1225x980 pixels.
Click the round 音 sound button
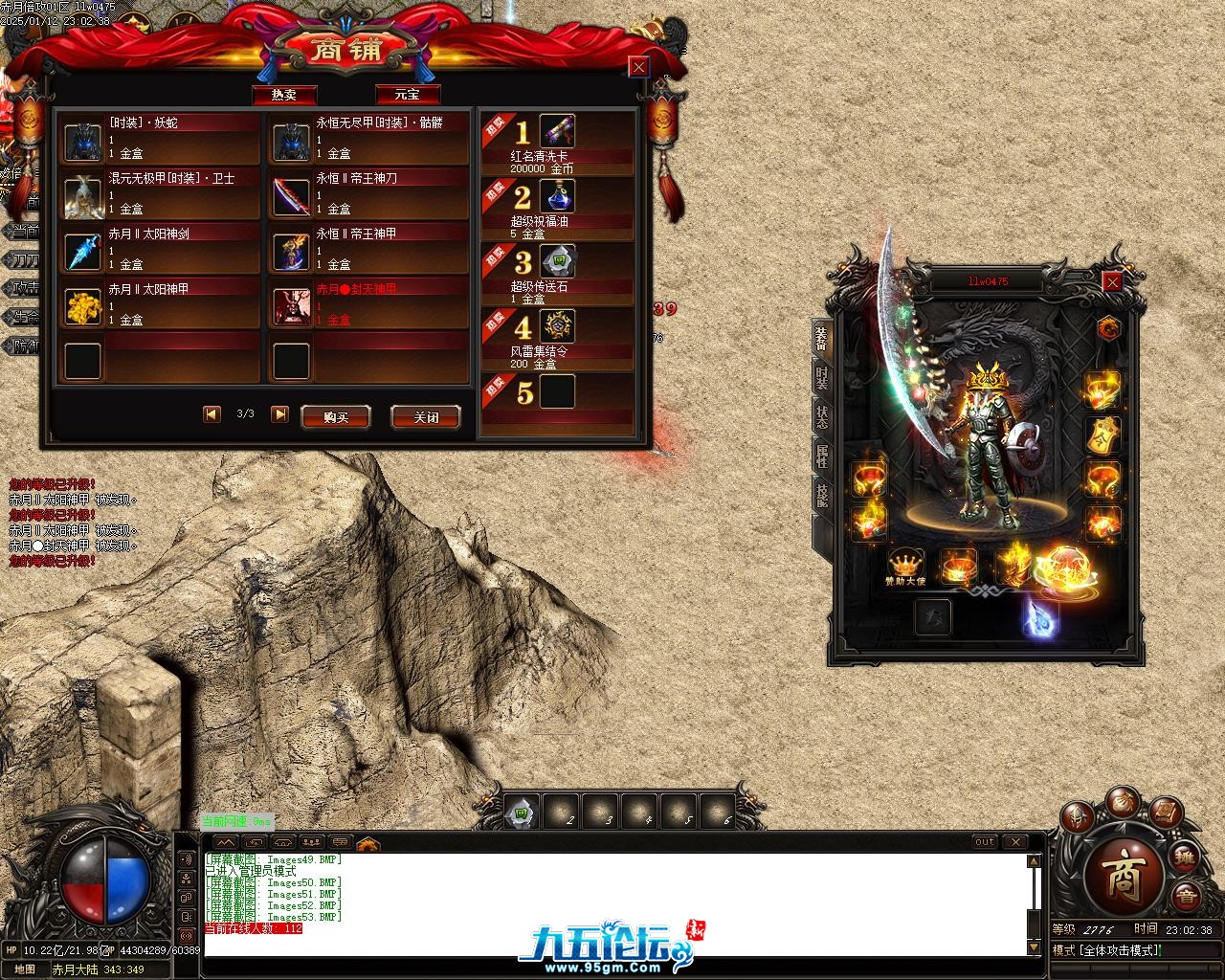[1186, 897]
